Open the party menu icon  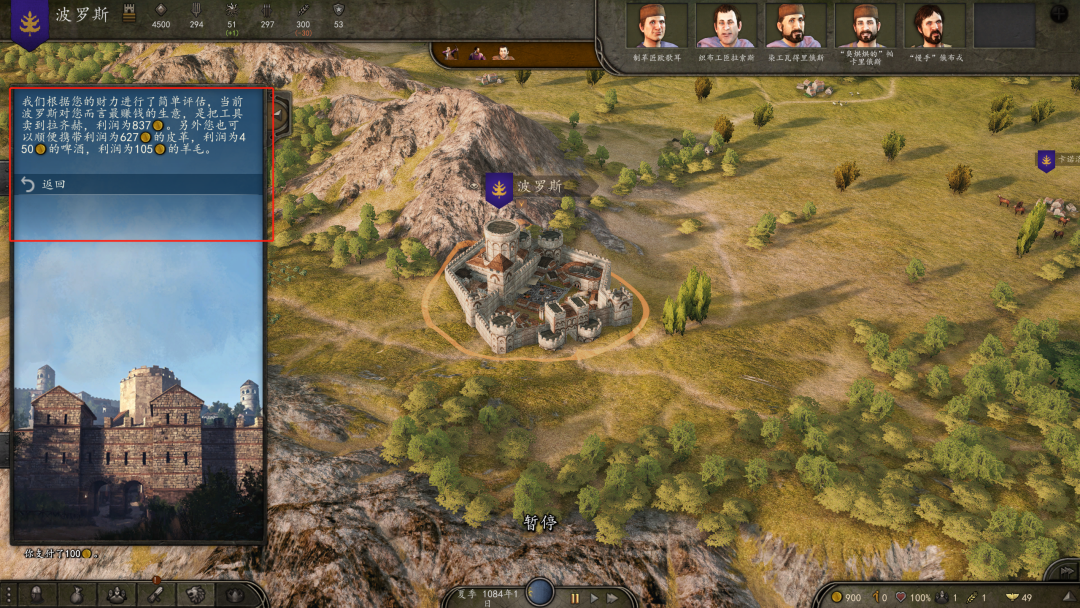116,594
